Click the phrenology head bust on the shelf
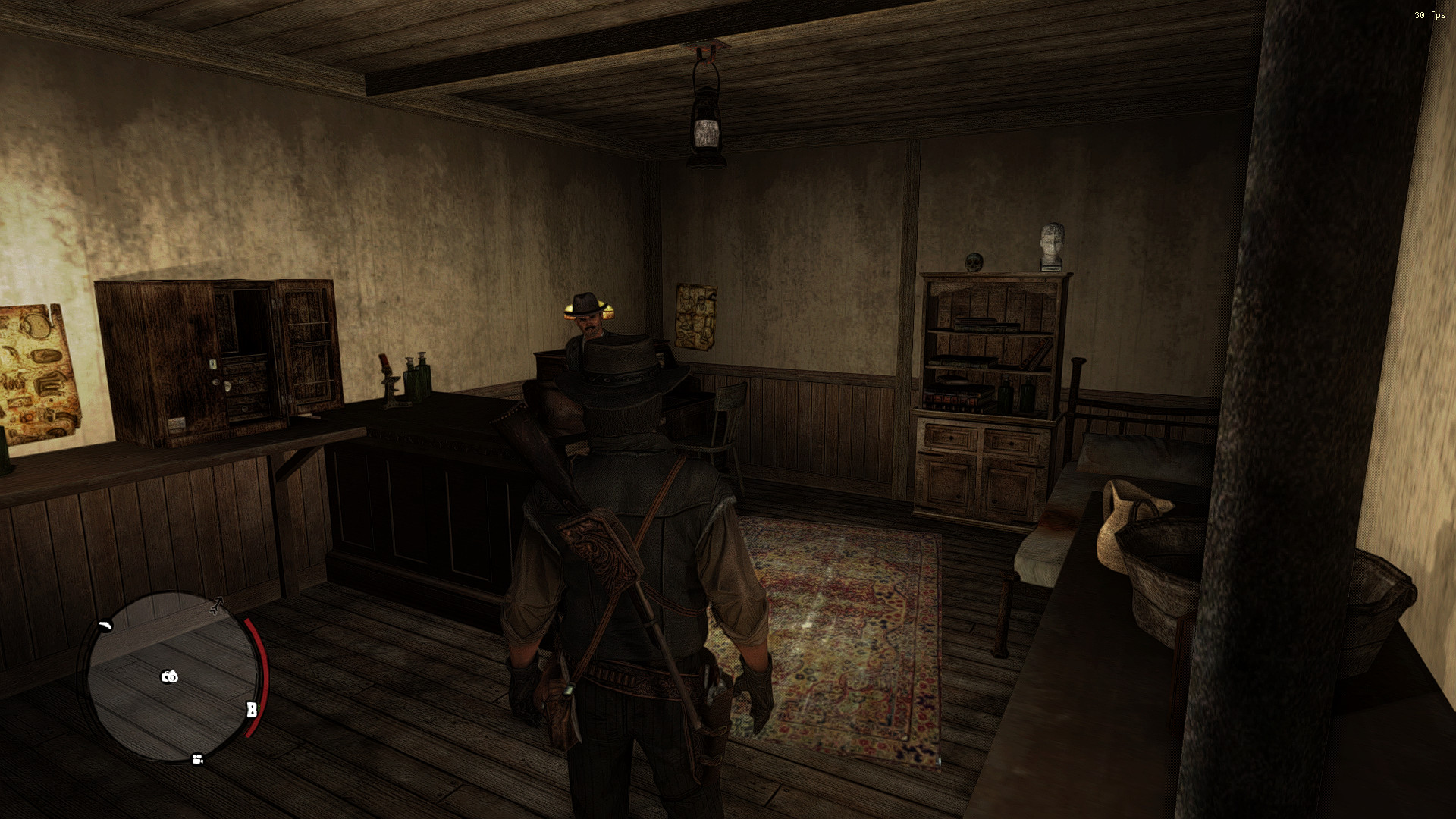1456x819 pixels. [x=1050, y=244]
